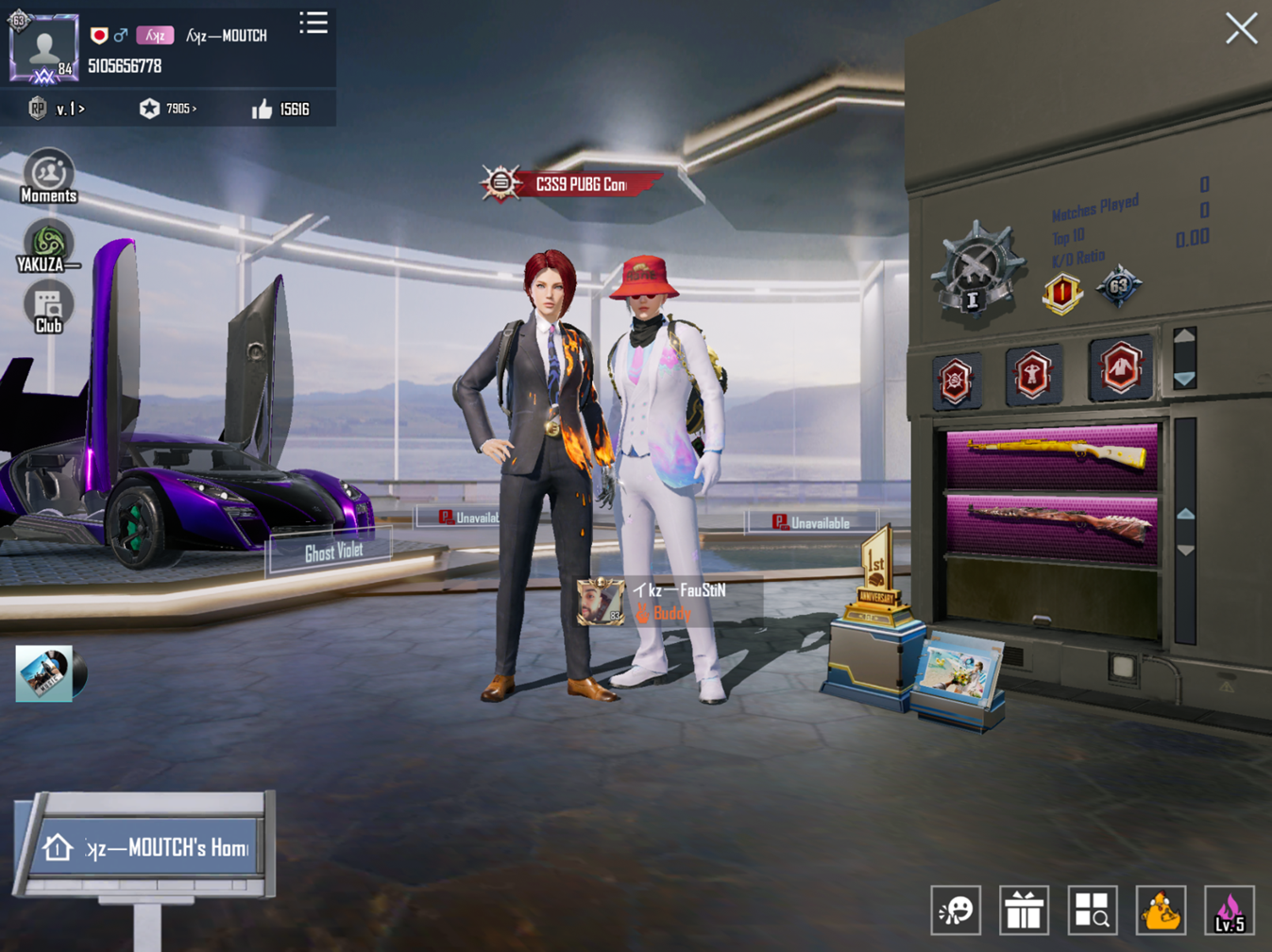This screenshot has width=1272, height=952.
Task: Open the Moments section
Action: pos(48,177)
